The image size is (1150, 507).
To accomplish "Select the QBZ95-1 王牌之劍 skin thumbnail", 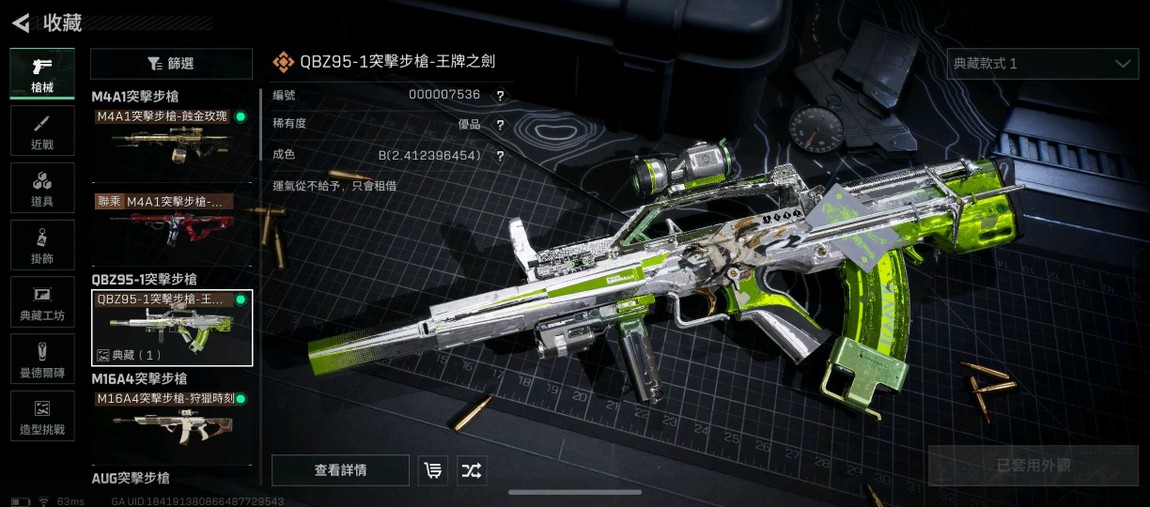I will tap(171, 328).
